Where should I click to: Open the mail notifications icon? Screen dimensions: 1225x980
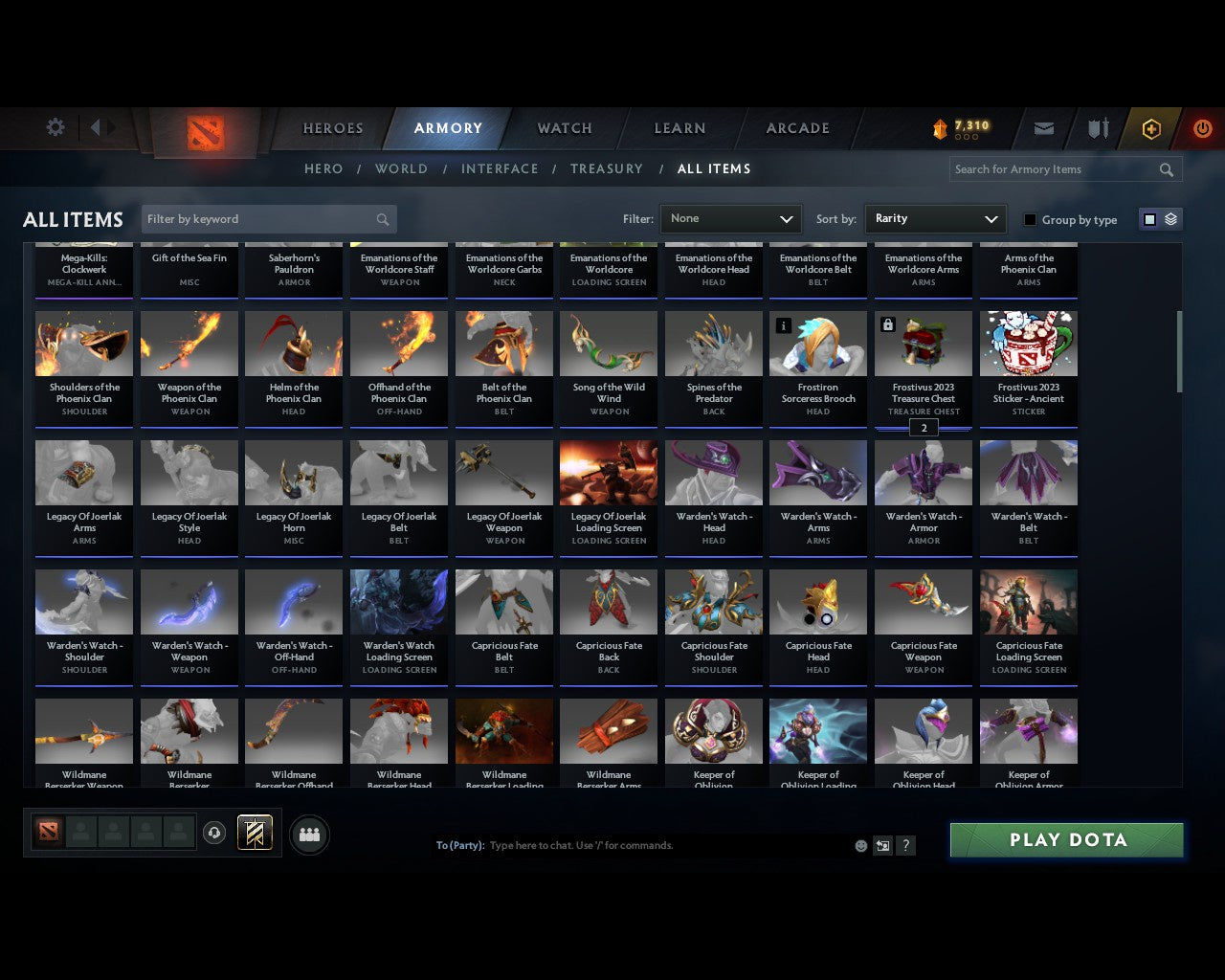click(1044, 128)
